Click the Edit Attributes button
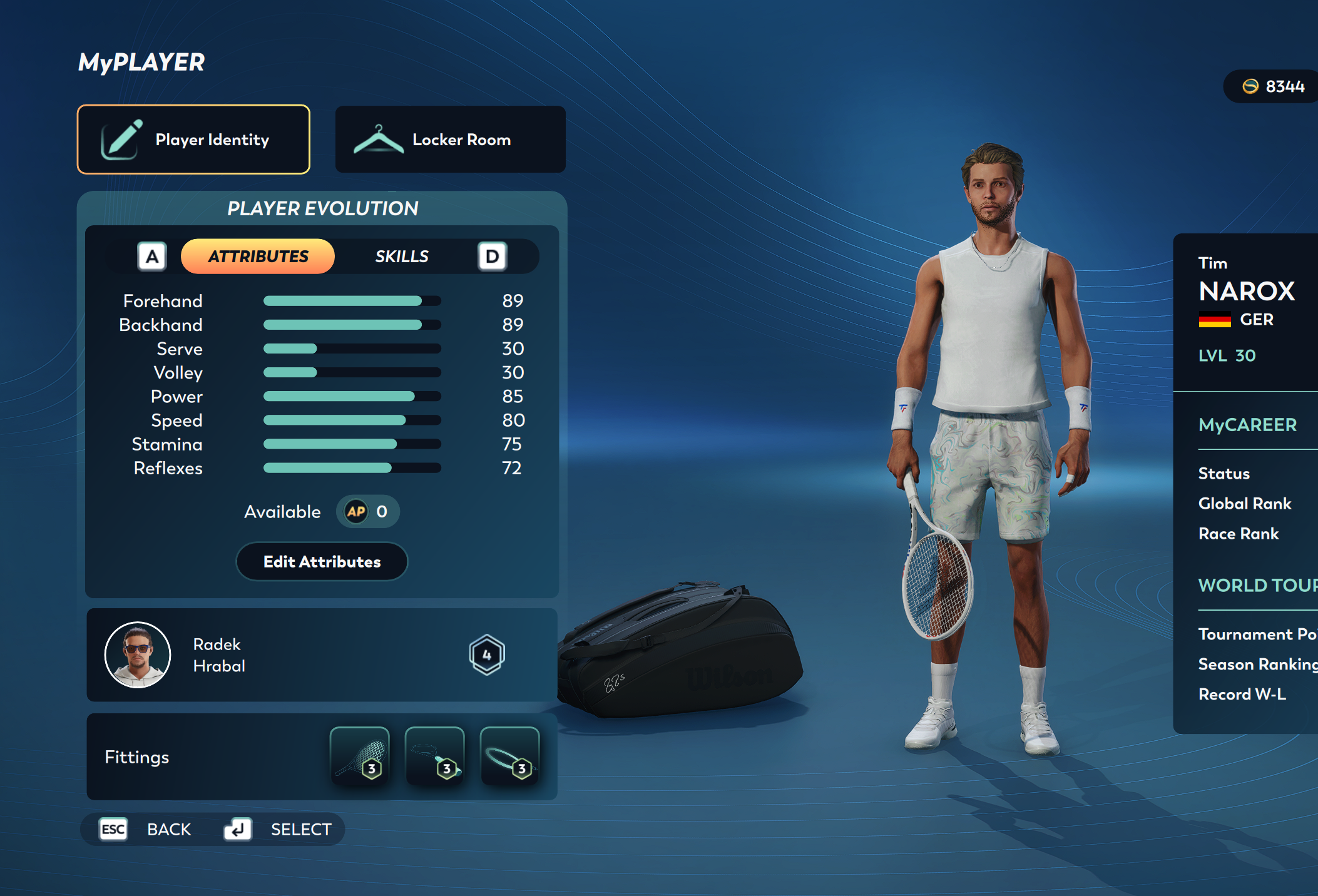The image size is (1318, 896). point(322,562)
